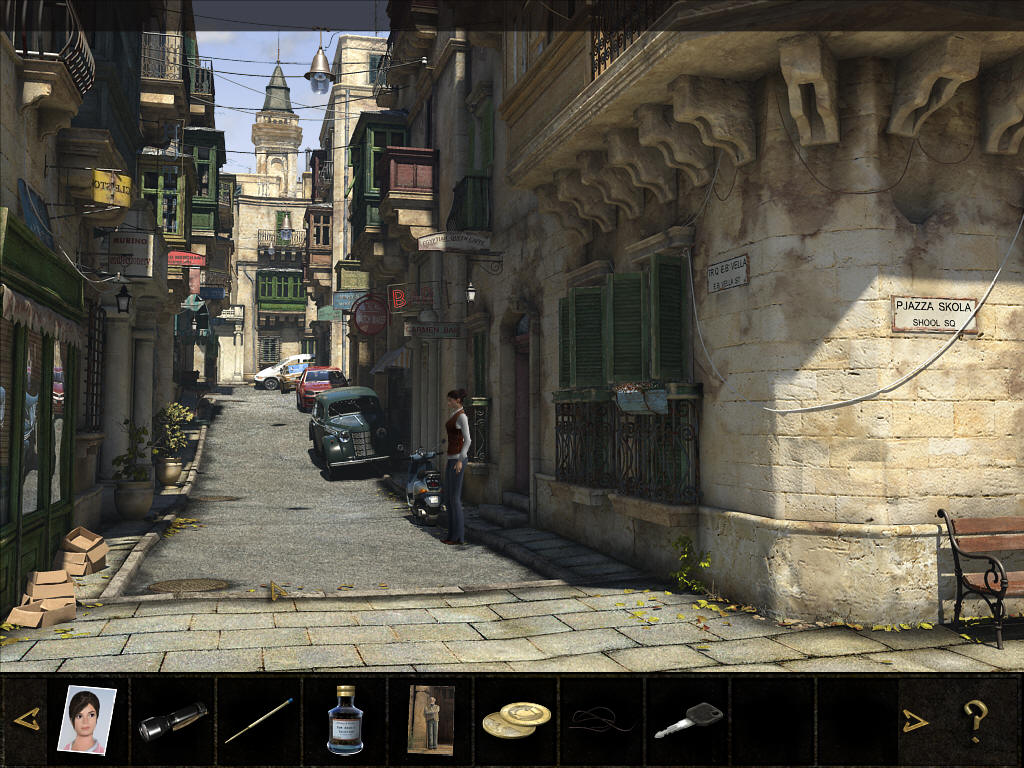Select the woman's portrait photo in inventory
1024x768 pixels.
[86, 718]
